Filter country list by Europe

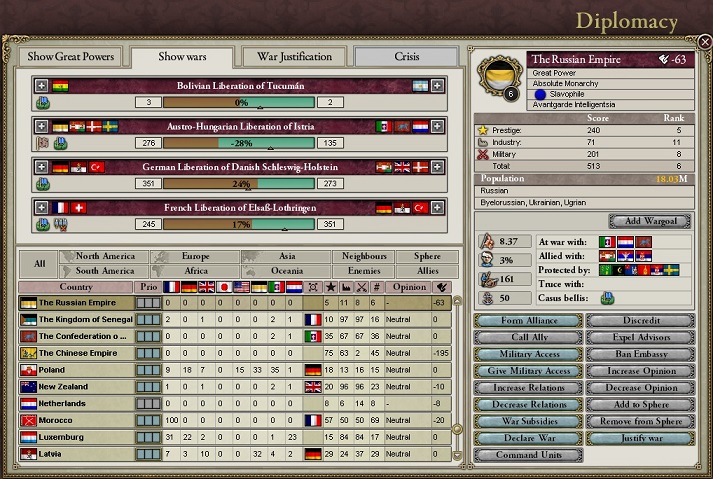tap(194, 257)
